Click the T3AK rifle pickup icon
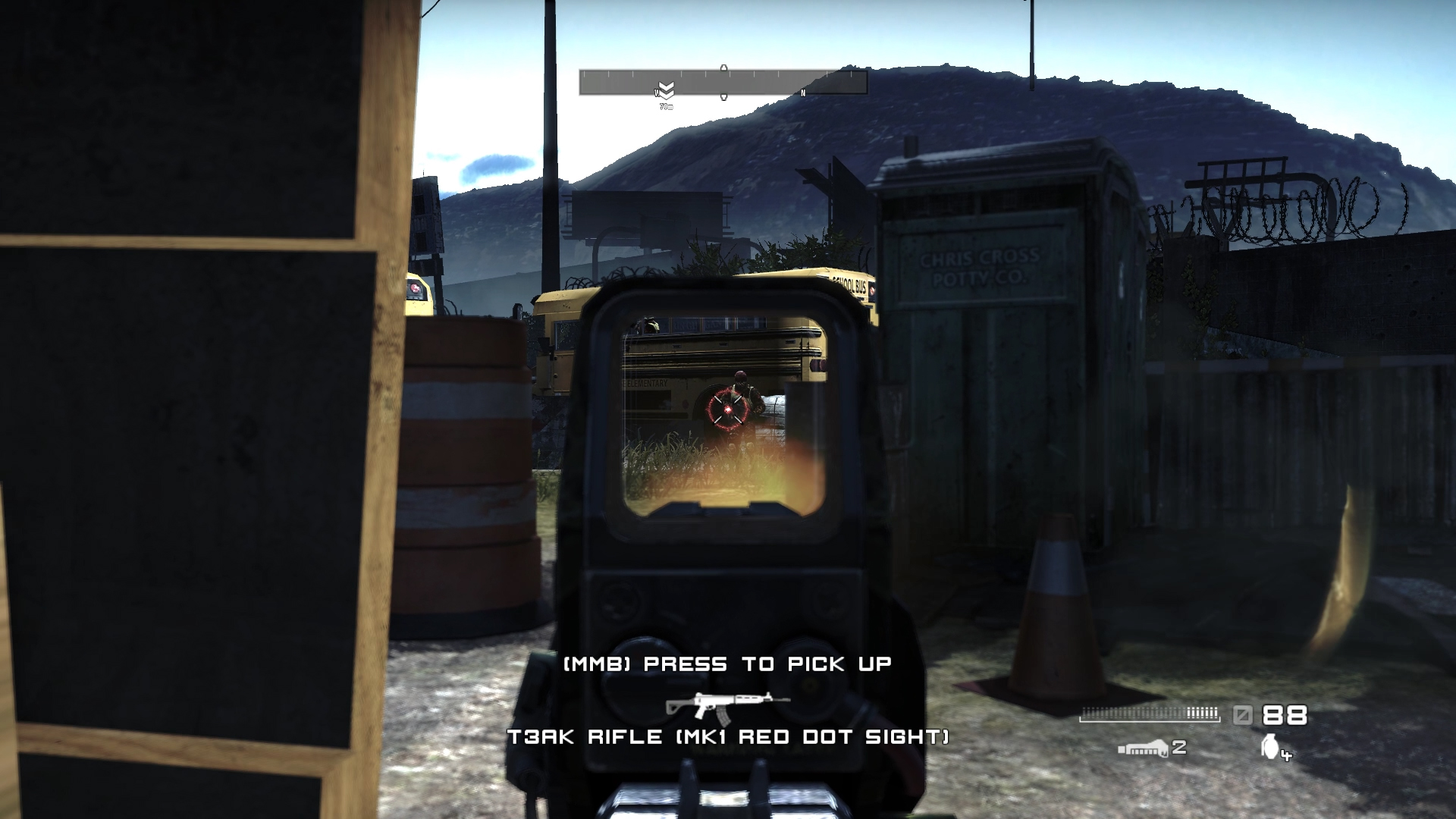 pyautogui.click(x=726, y=704)
